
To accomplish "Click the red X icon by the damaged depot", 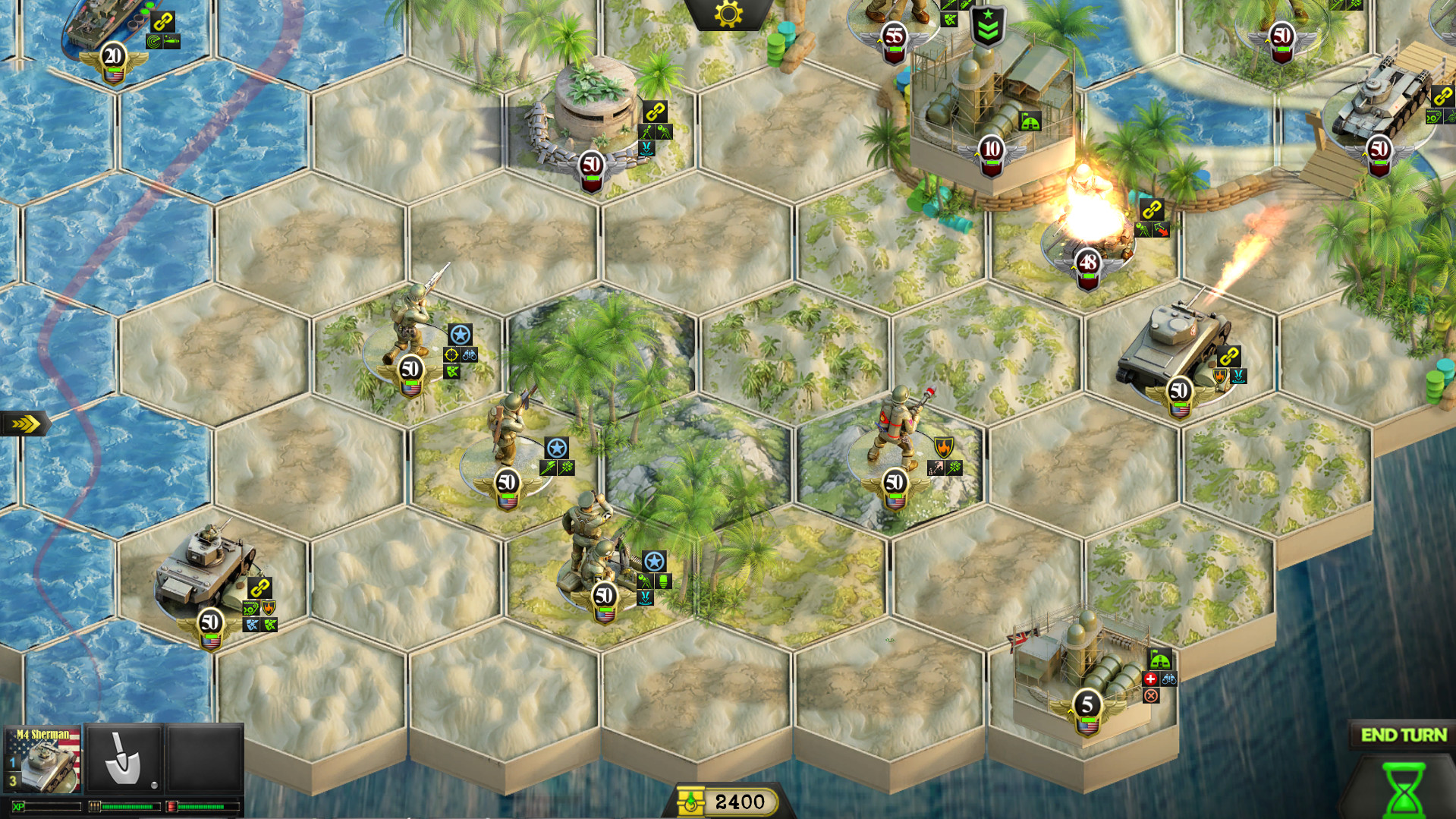I will (x=1151, y=695).
